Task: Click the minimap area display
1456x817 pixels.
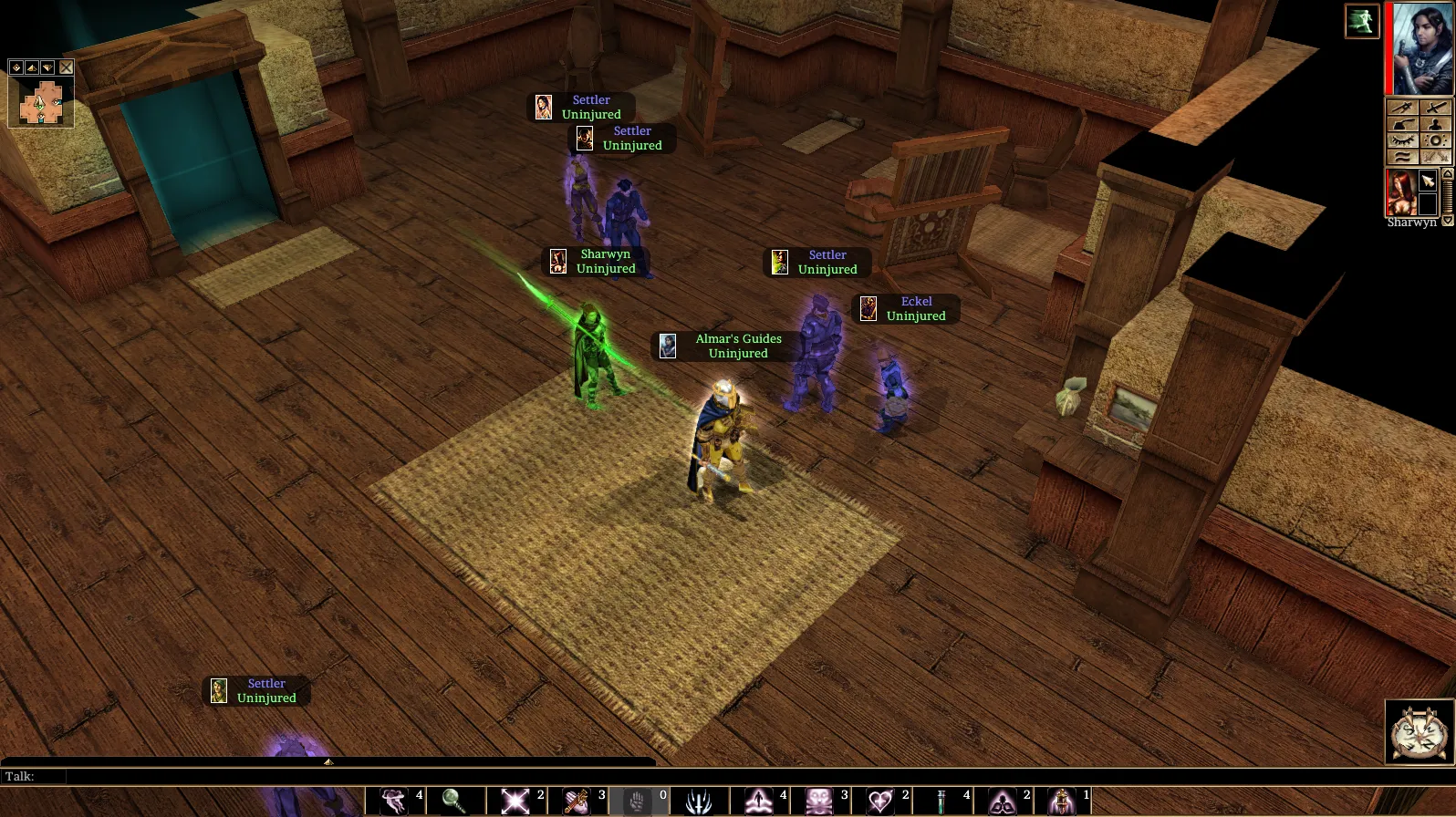Action: point(41,102)
